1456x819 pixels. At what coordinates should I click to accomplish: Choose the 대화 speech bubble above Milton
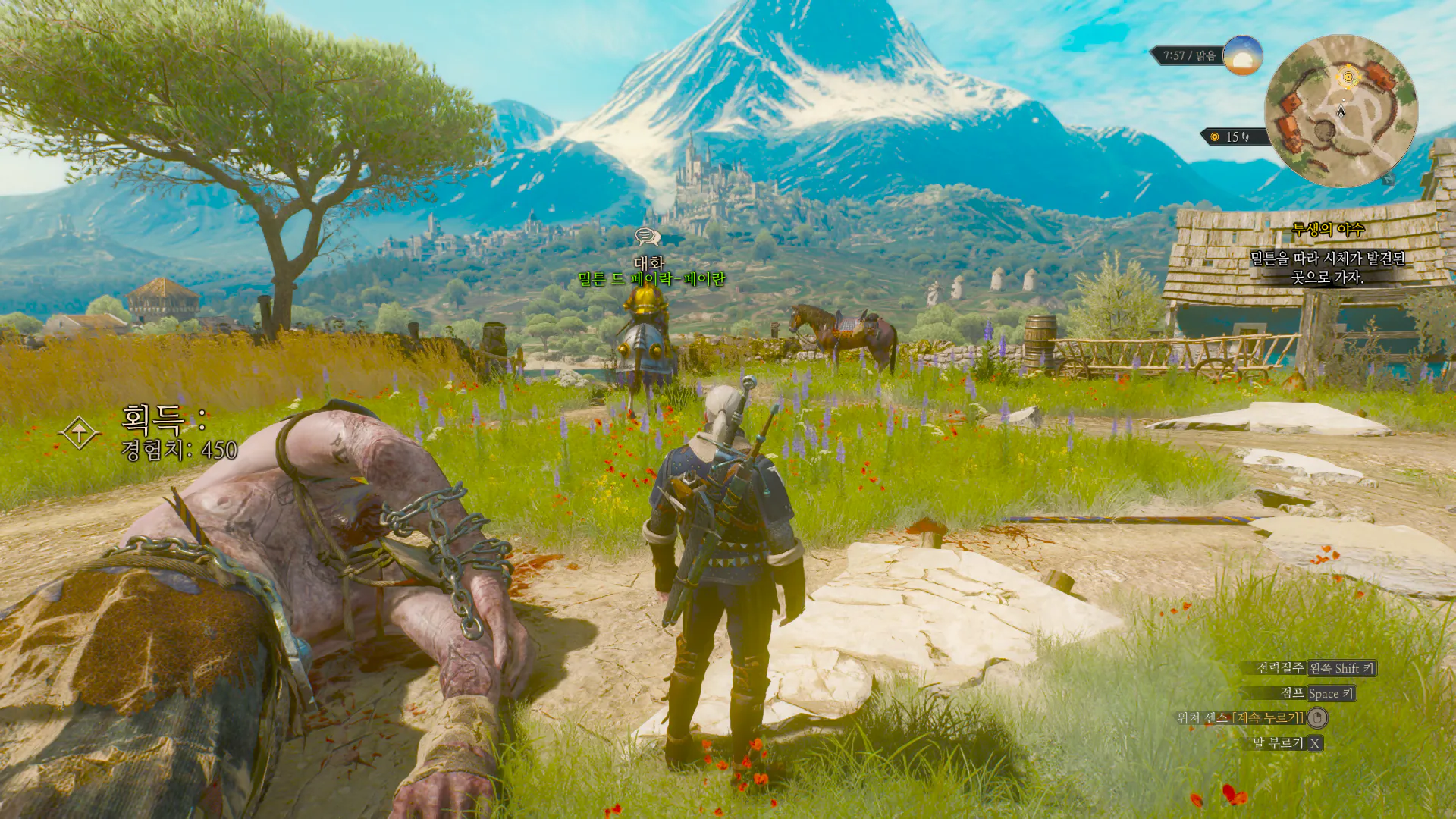(647, 237)
